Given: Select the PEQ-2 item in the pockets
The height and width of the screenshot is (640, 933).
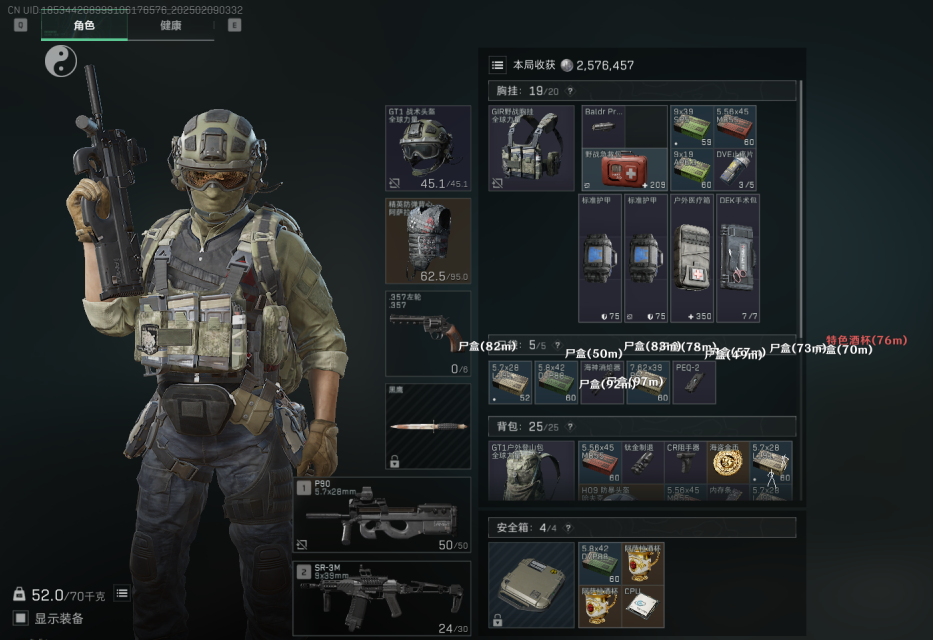Looking at the screenshot, I should [694, 383].
